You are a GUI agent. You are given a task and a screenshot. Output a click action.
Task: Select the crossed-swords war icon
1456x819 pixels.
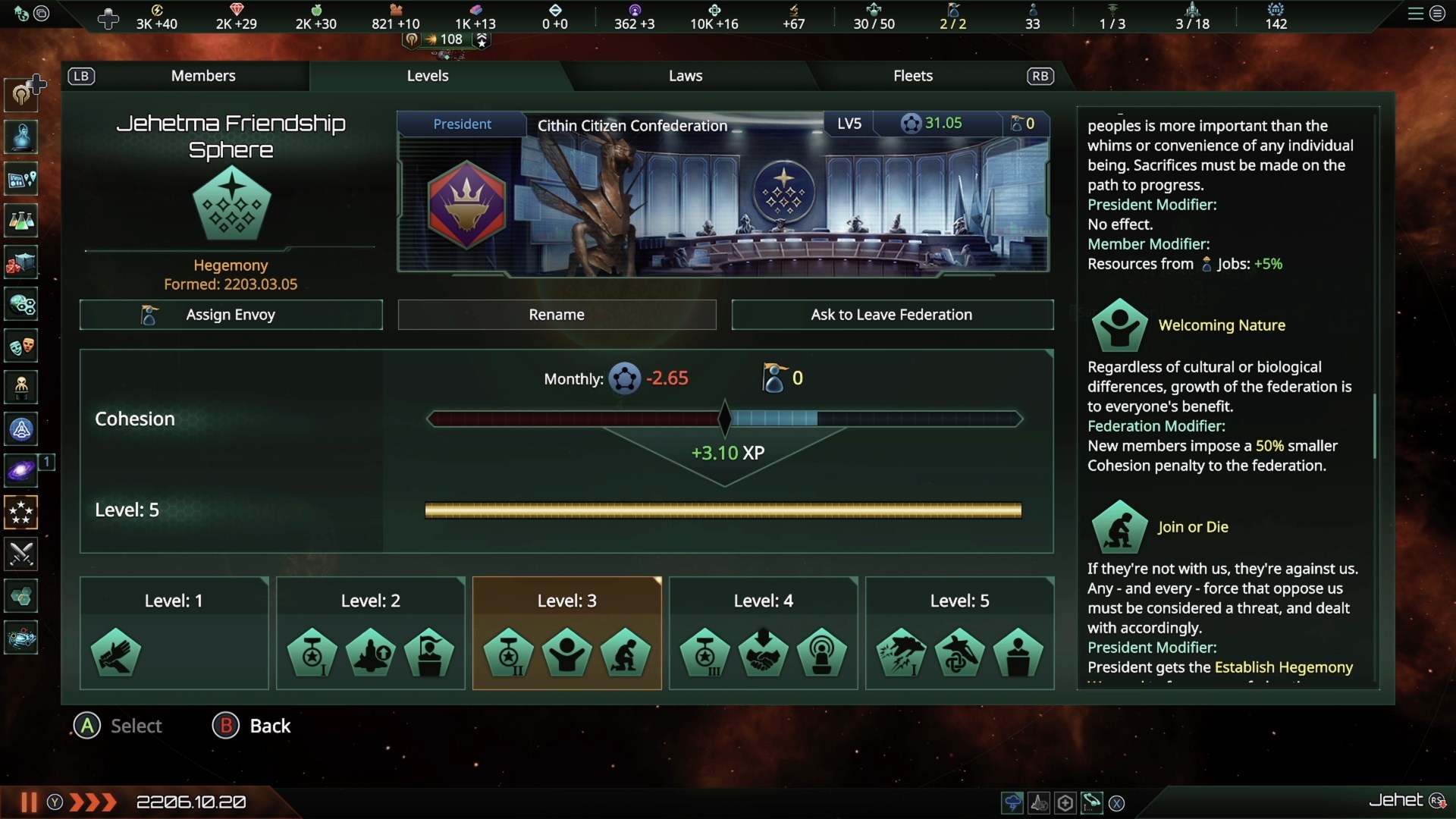point(20,554)
